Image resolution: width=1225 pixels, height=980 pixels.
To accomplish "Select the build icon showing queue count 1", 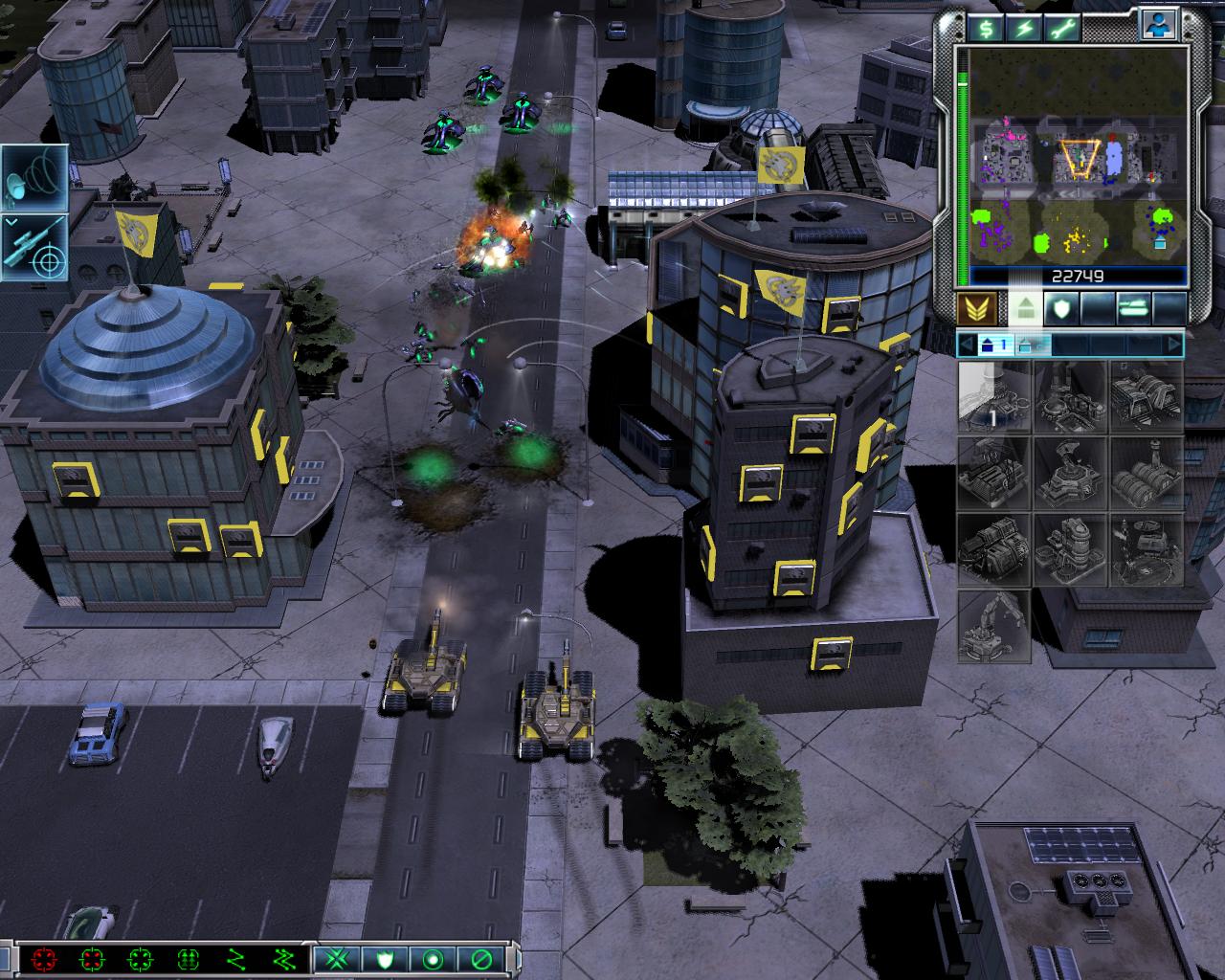I will pyautogui.click(x=994, y=397).
